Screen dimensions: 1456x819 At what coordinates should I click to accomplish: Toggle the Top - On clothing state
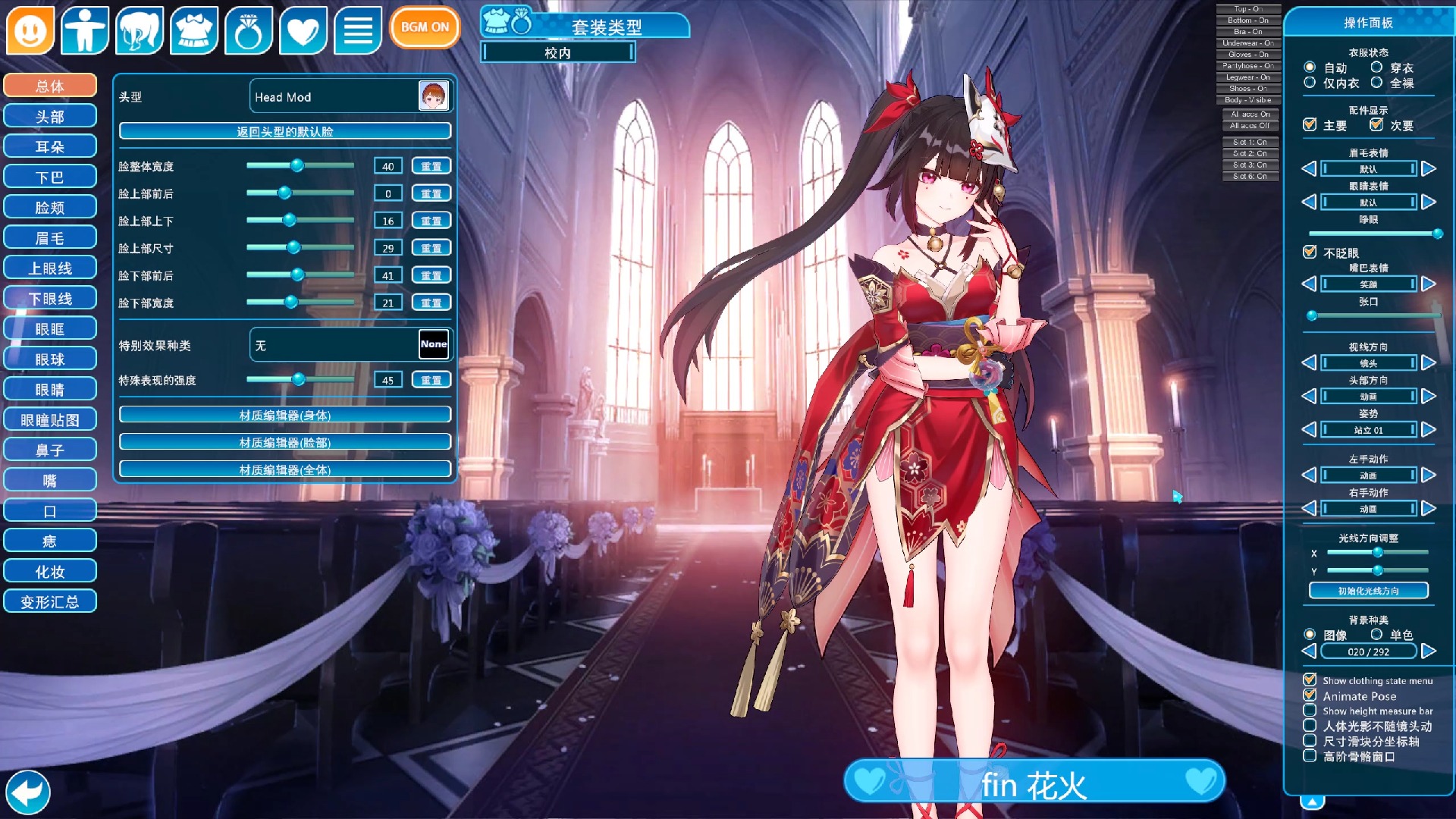[1248, 9]
